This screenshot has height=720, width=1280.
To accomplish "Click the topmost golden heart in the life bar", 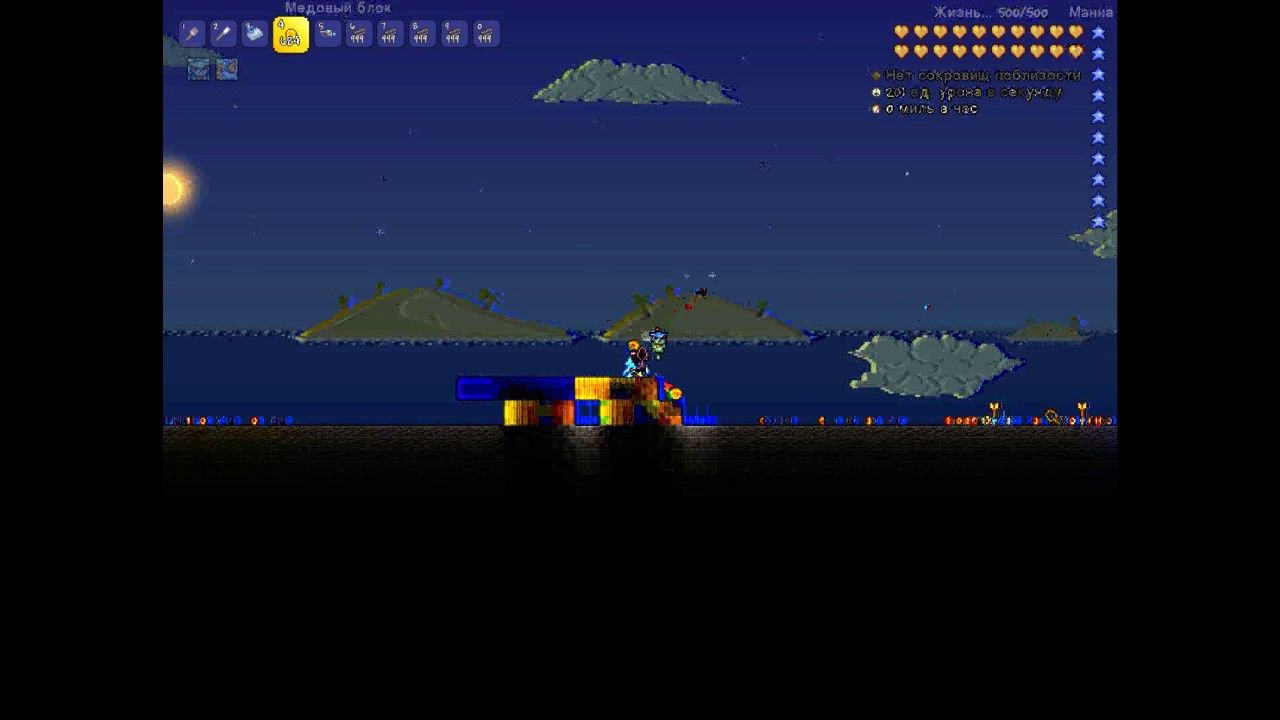I will coord(902,33).
